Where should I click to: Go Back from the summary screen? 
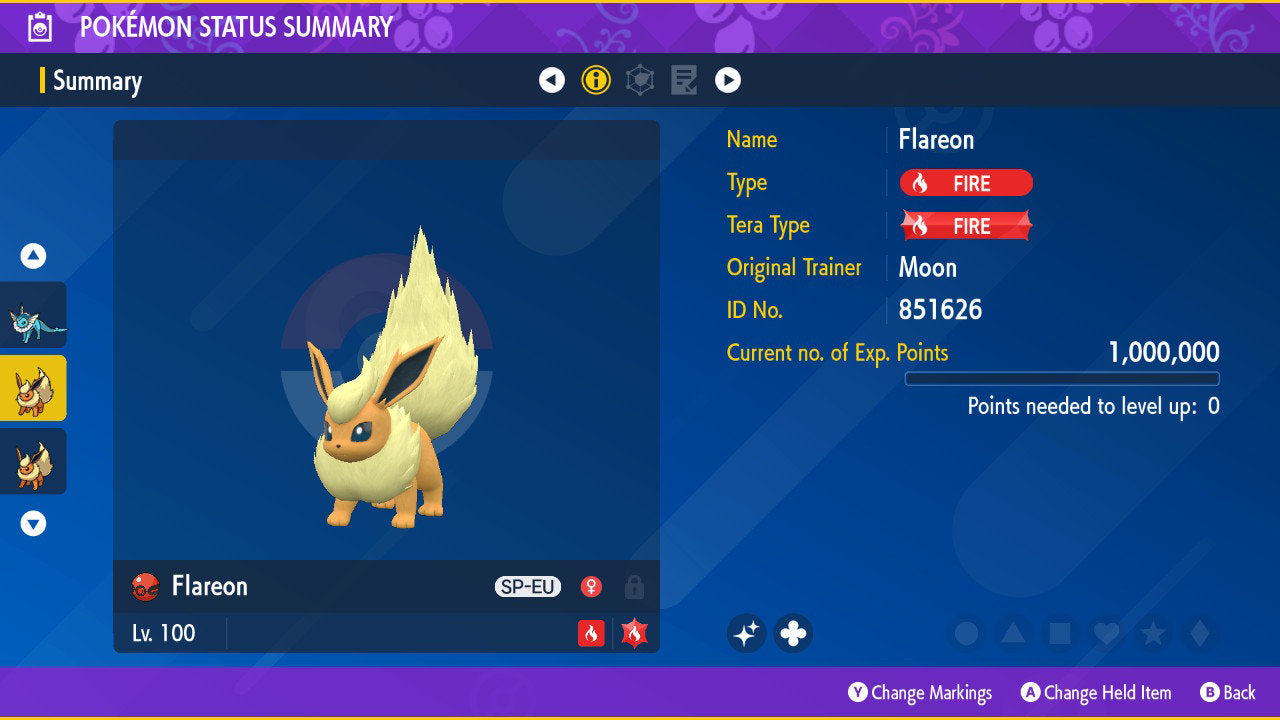click(x=1227, y=692)
